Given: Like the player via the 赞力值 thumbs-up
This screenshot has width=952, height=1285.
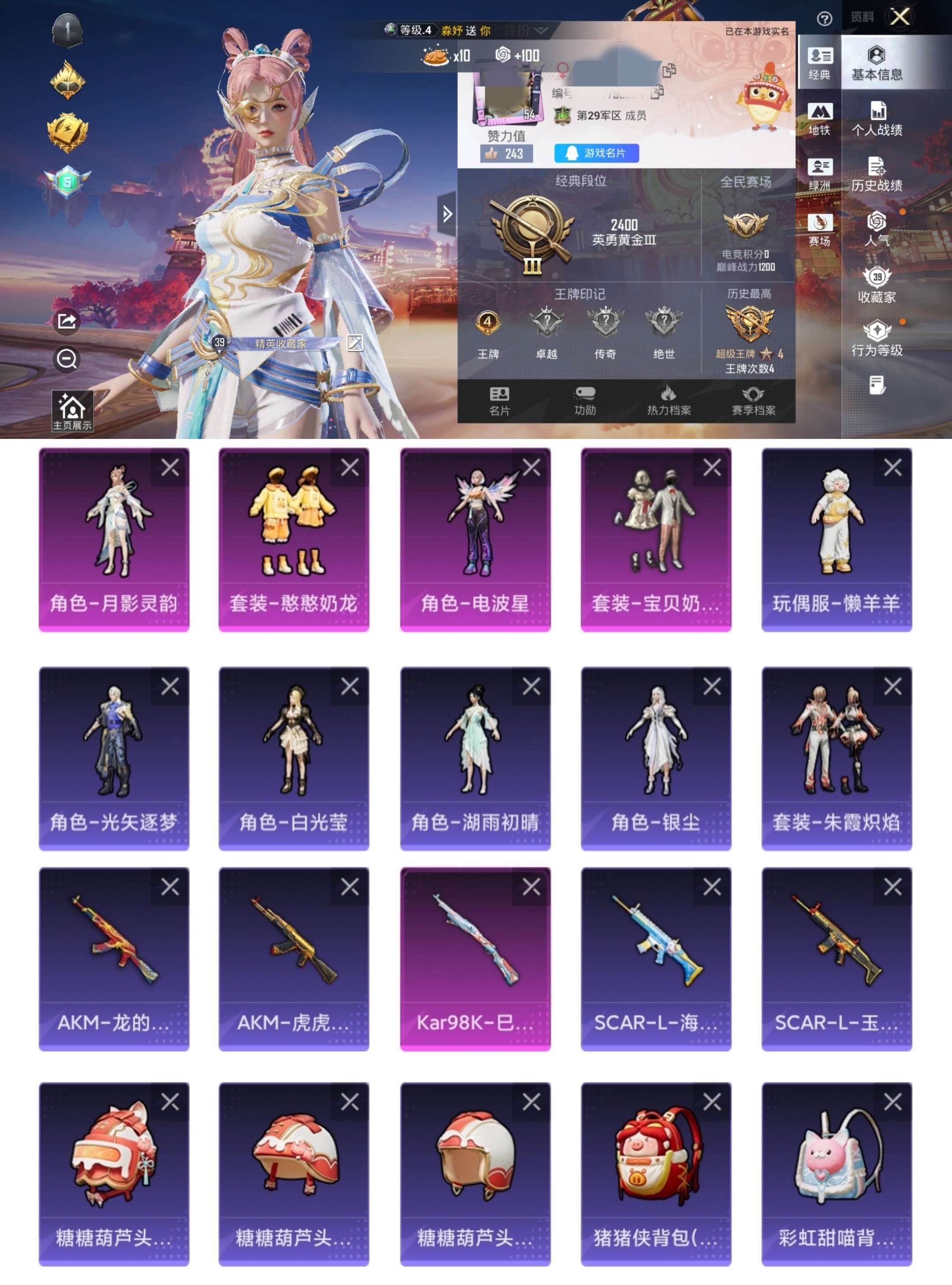Looking at the screenshot, I should coord(507,153).
